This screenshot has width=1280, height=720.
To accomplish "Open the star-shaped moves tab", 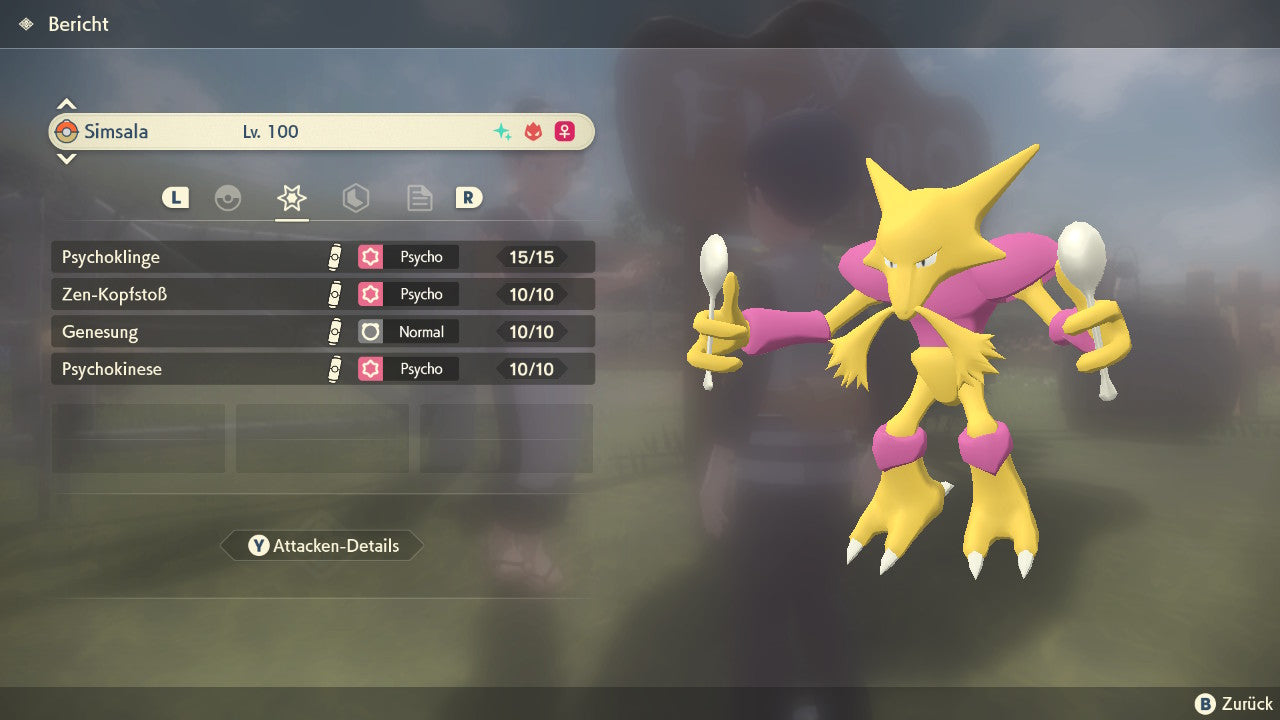I will click(291, 198).
